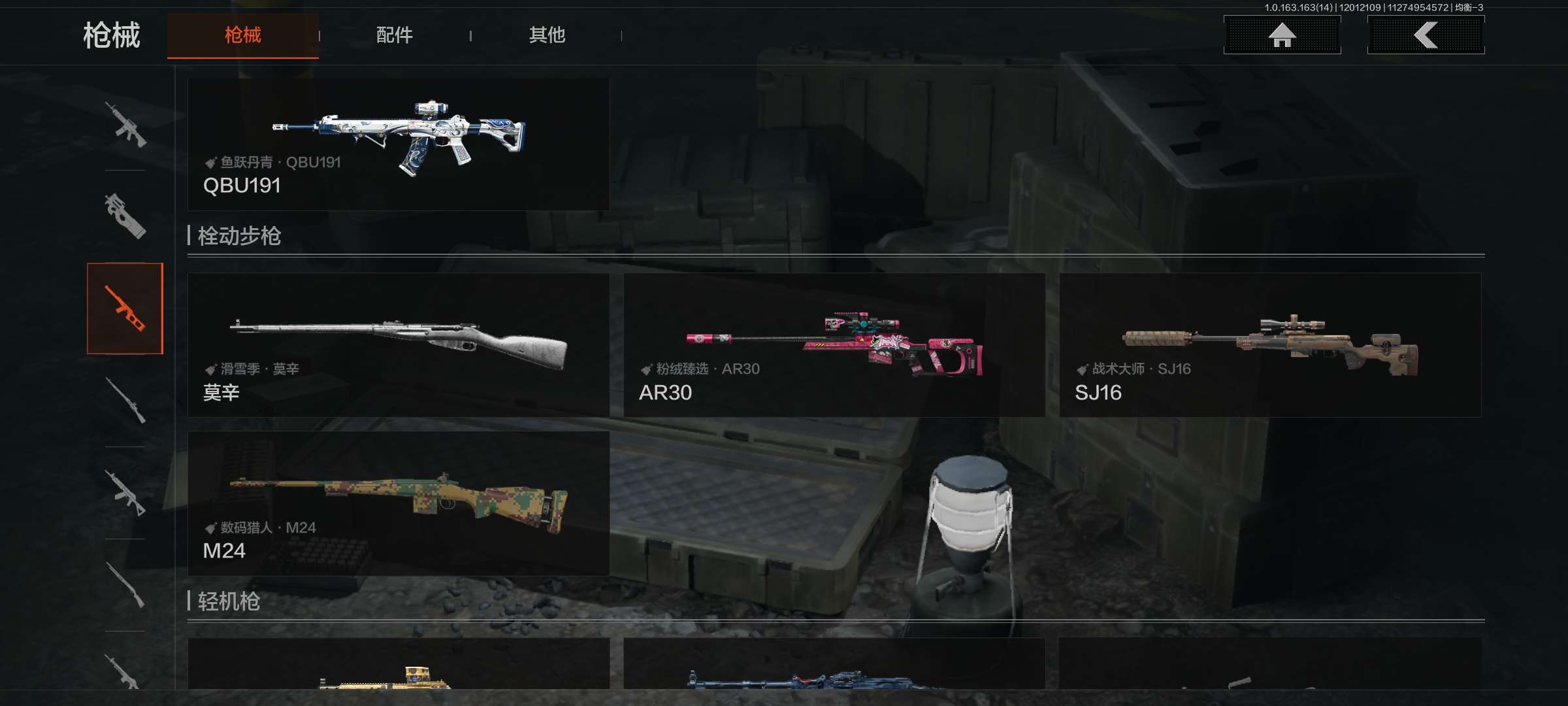Viewport: 1568px width, 706px height.
Task: Click the highlighted orange weapon category icon
Action: click(x=125, y=309)
